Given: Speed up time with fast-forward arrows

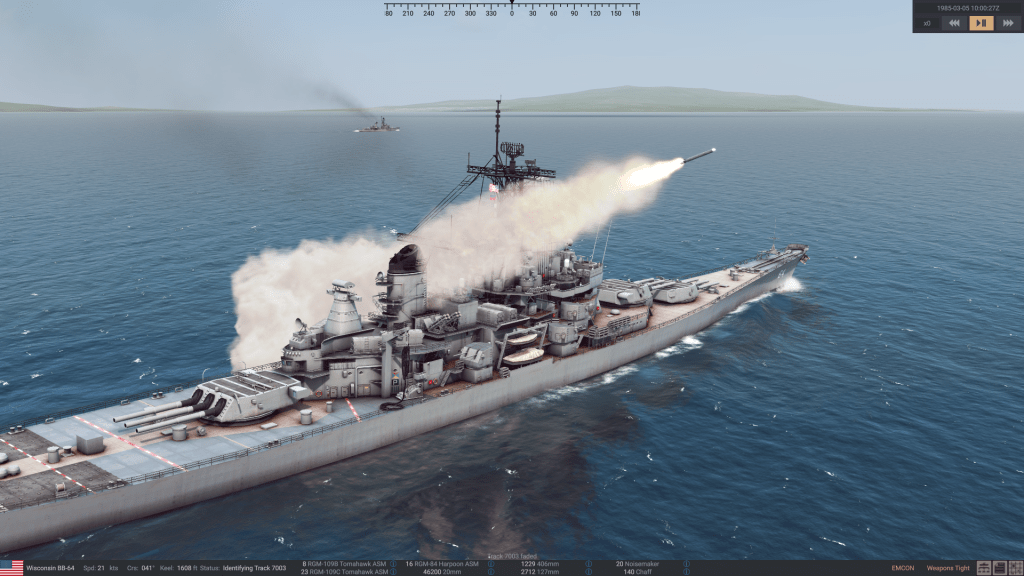Looking at the screenshot, I should [x=1007, y=23].
